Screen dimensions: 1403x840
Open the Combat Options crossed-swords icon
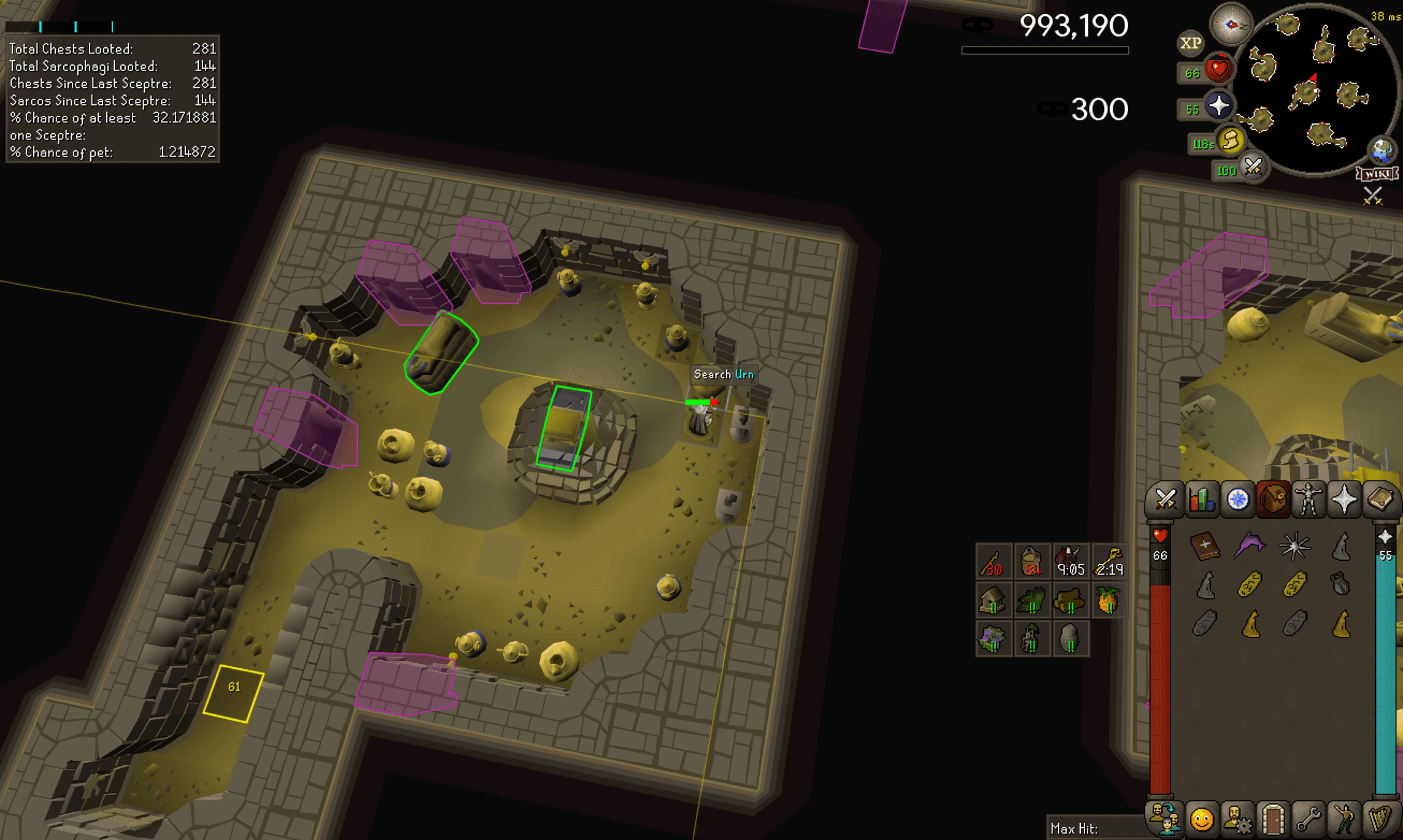[1165, 499]
